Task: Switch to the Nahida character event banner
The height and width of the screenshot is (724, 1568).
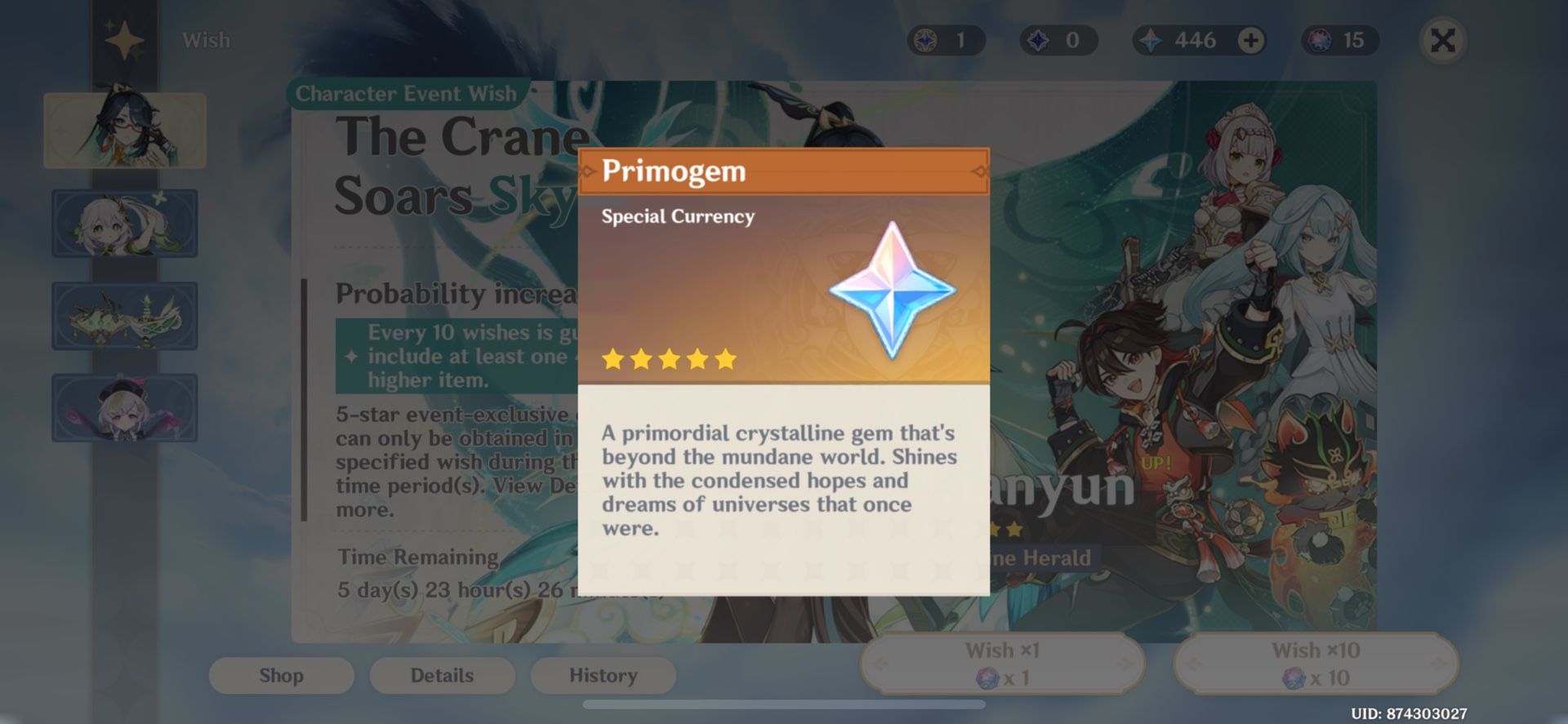Action: pyautogui.click(x=124, y=223)
